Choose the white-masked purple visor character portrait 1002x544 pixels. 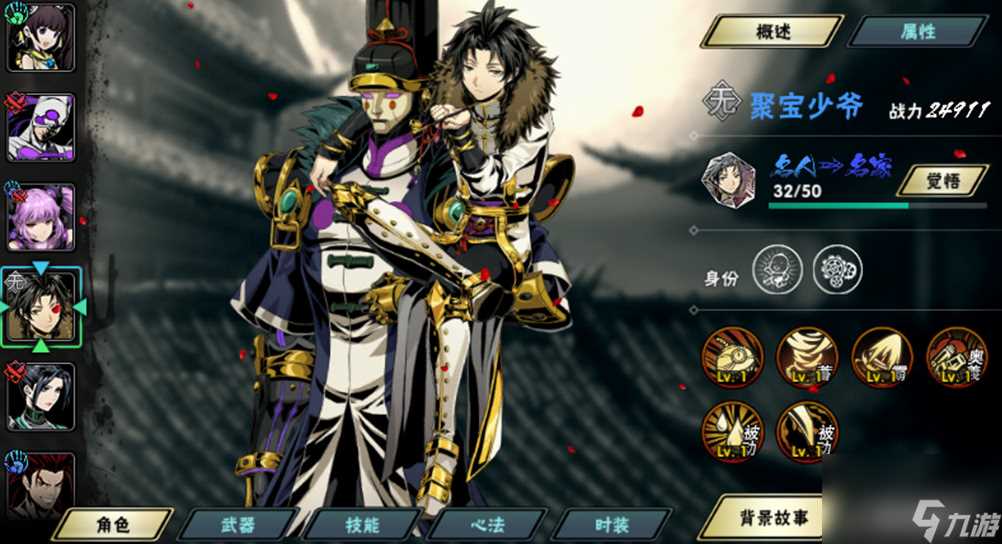tap(41, 127)
